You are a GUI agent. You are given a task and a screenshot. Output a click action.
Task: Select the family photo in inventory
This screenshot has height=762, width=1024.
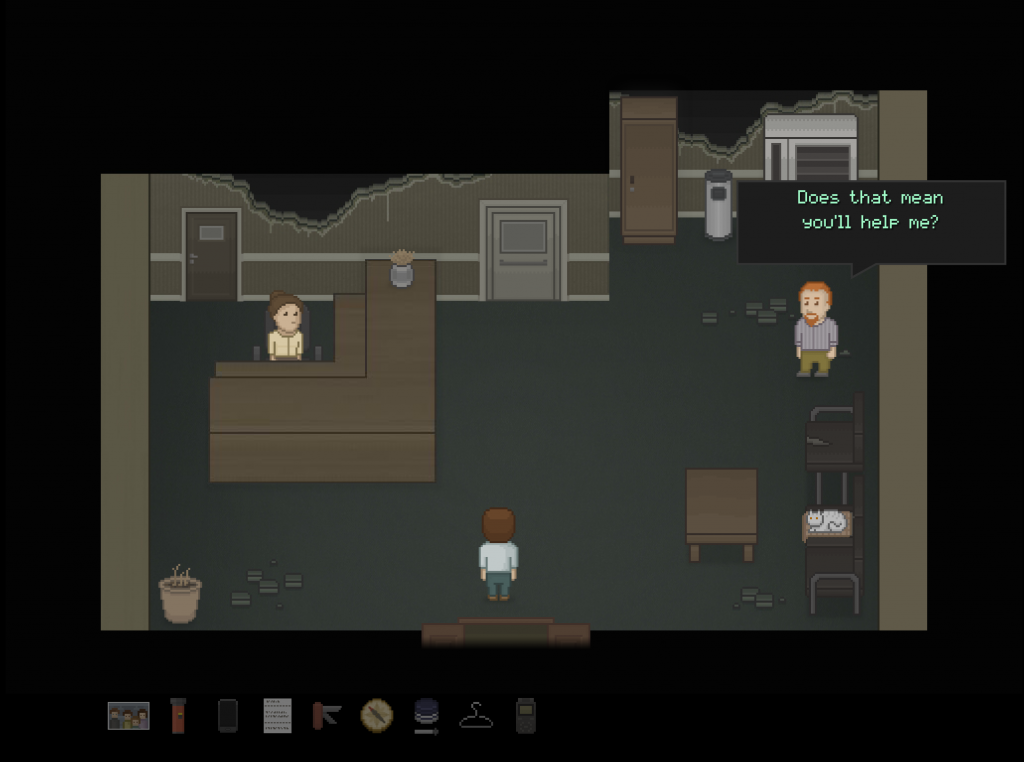[x=128, y=716]
